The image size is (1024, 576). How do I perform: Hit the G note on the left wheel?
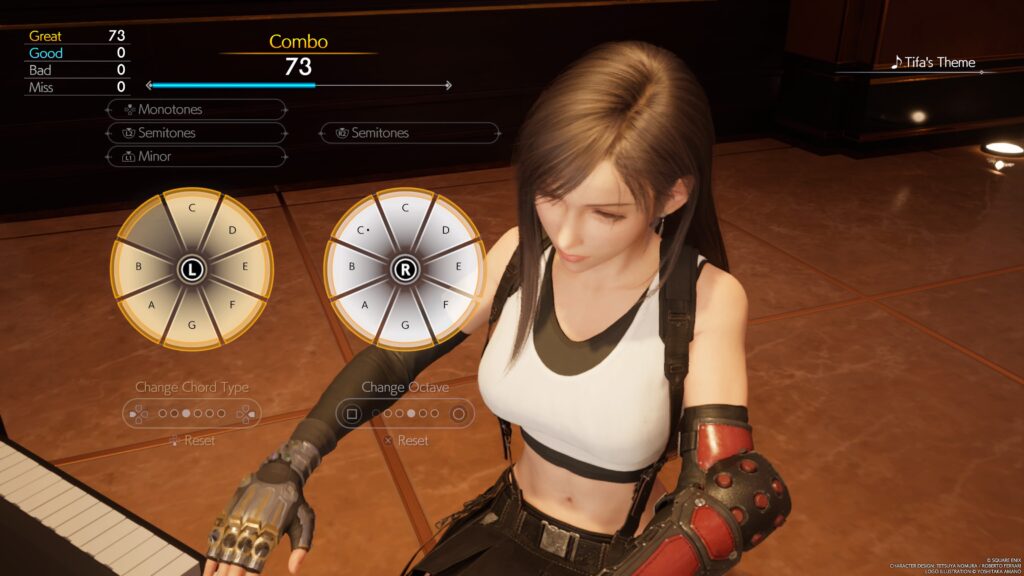point(191,325)
